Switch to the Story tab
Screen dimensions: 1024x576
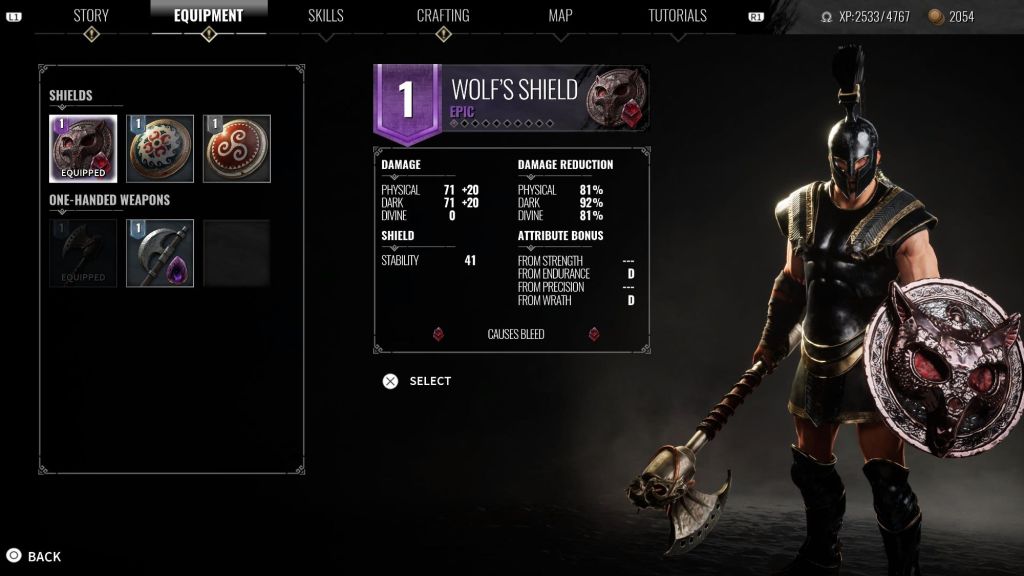[91, 16]
